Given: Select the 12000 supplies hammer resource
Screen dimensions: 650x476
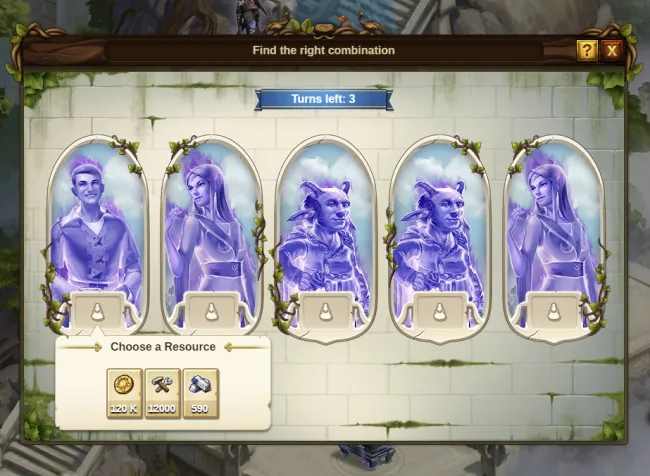Looking at the screenshot, I should pos(162,392).
